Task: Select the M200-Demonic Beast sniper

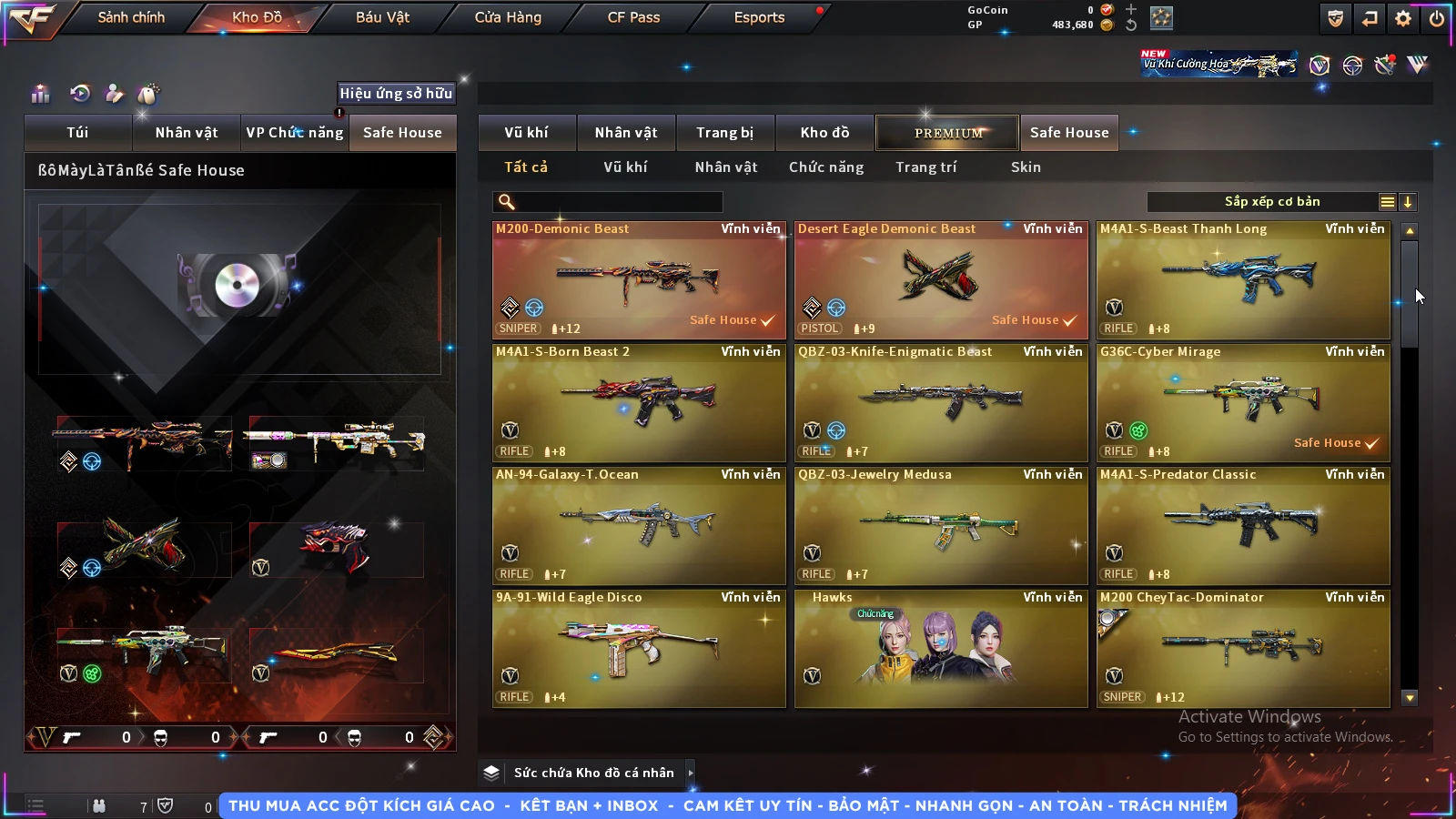Action: click(639, 280)
